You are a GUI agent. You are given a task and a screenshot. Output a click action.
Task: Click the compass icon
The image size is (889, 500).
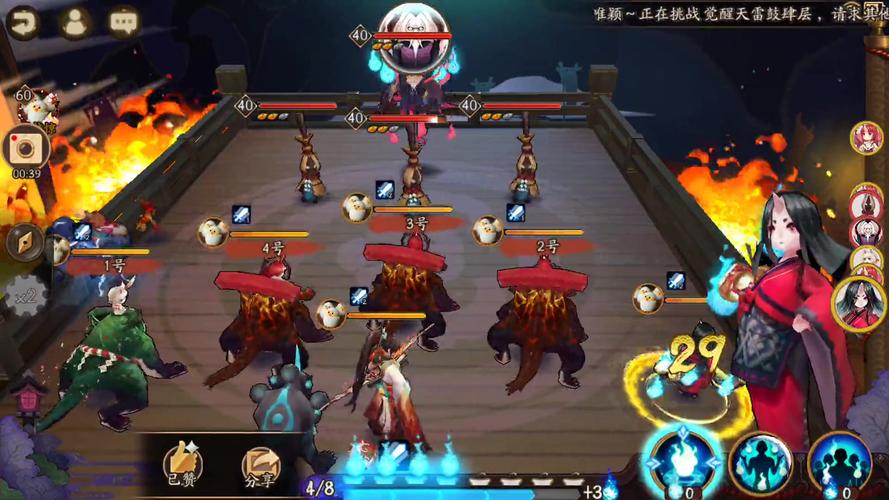click(x=24, y=241)
